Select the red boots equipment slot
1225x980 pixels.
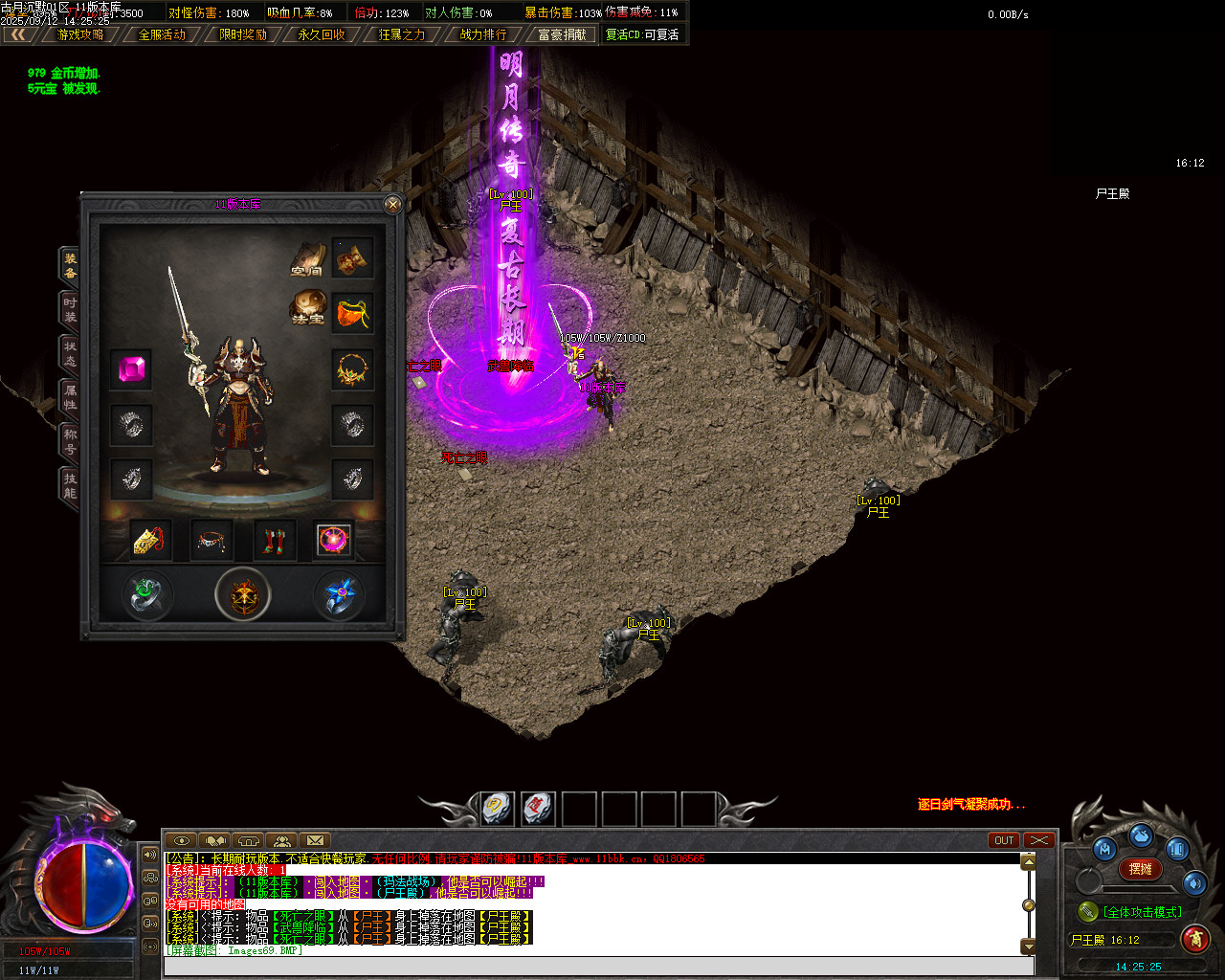[274, 541]
